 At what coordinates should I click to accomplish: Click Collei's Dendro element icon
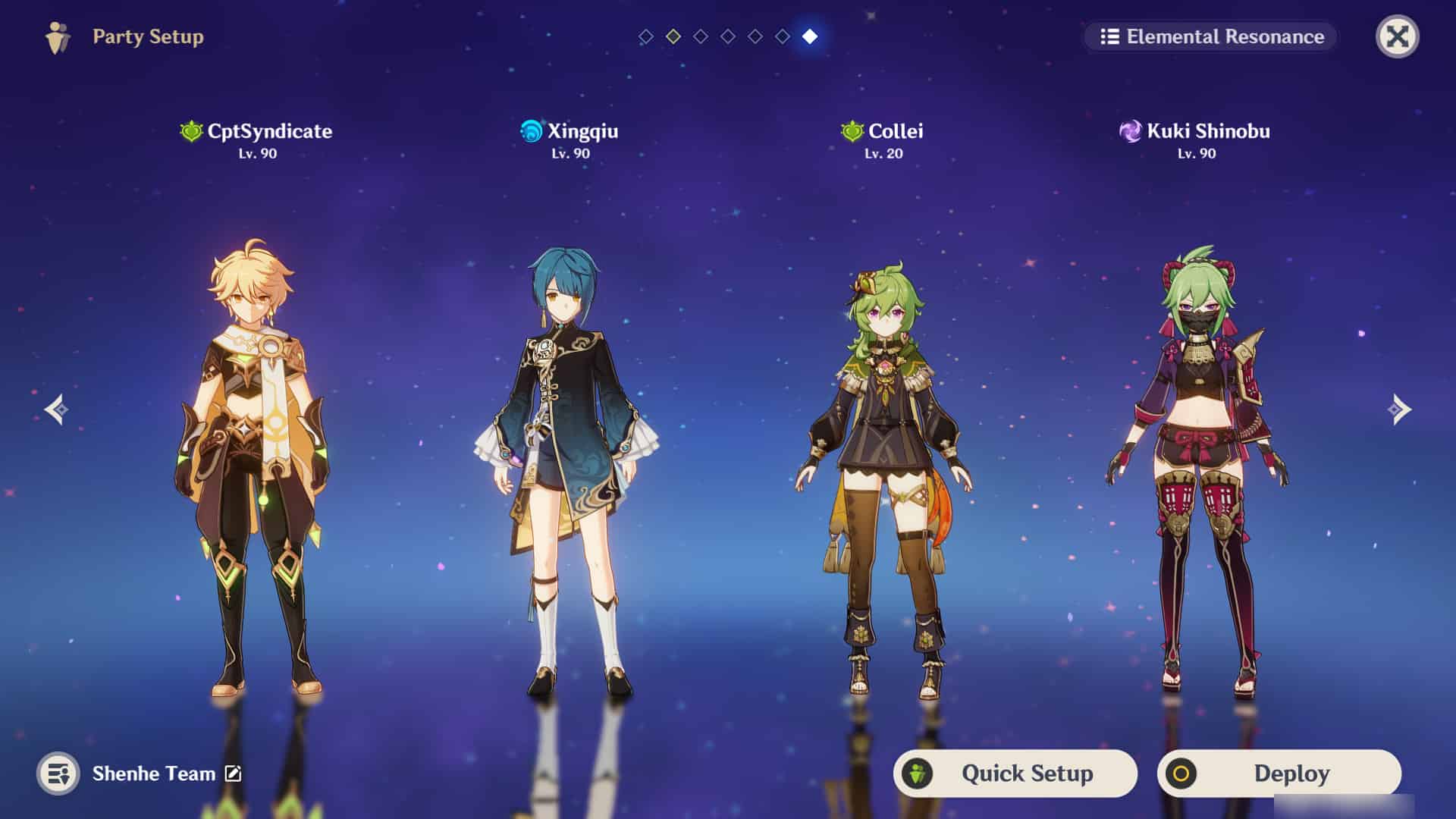pyautogui.click(x=850, y=130)
